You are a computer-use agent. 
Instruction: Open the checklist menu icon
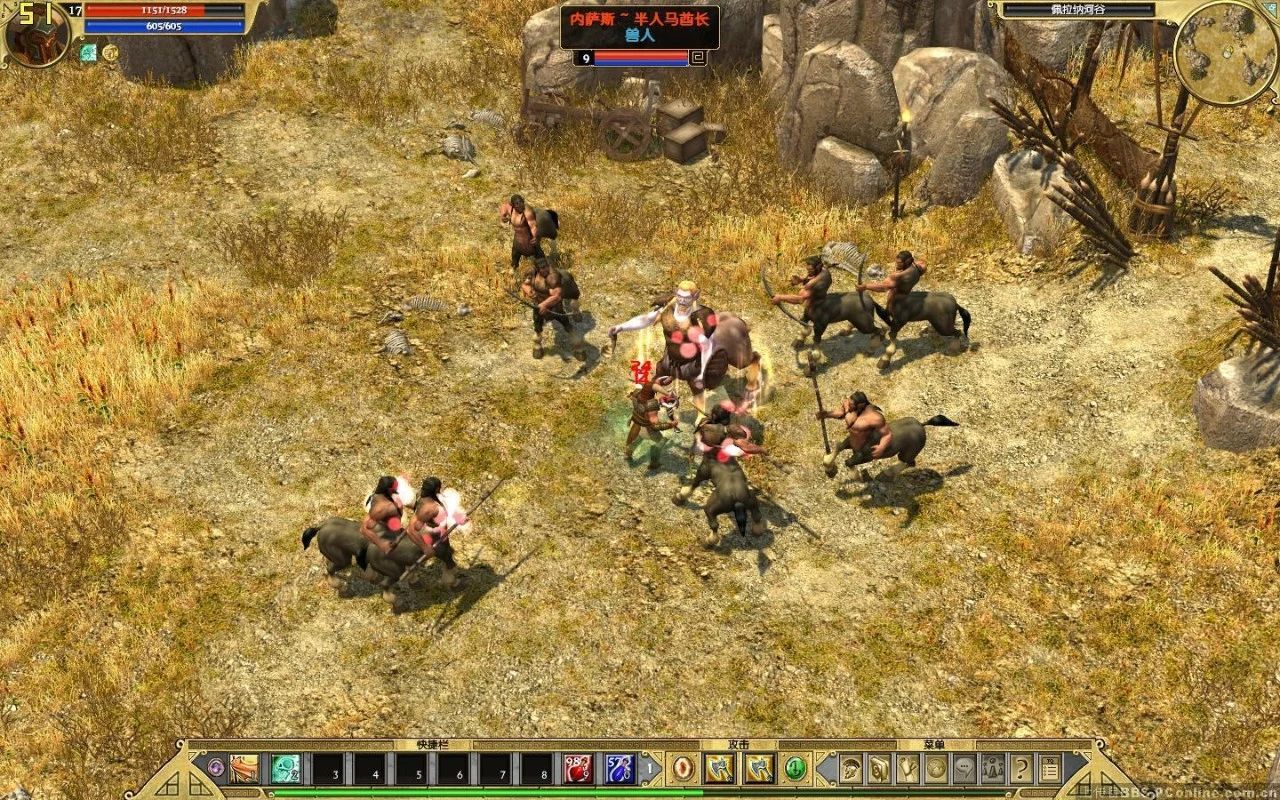pyautogui.click(x=1050, y=769)
